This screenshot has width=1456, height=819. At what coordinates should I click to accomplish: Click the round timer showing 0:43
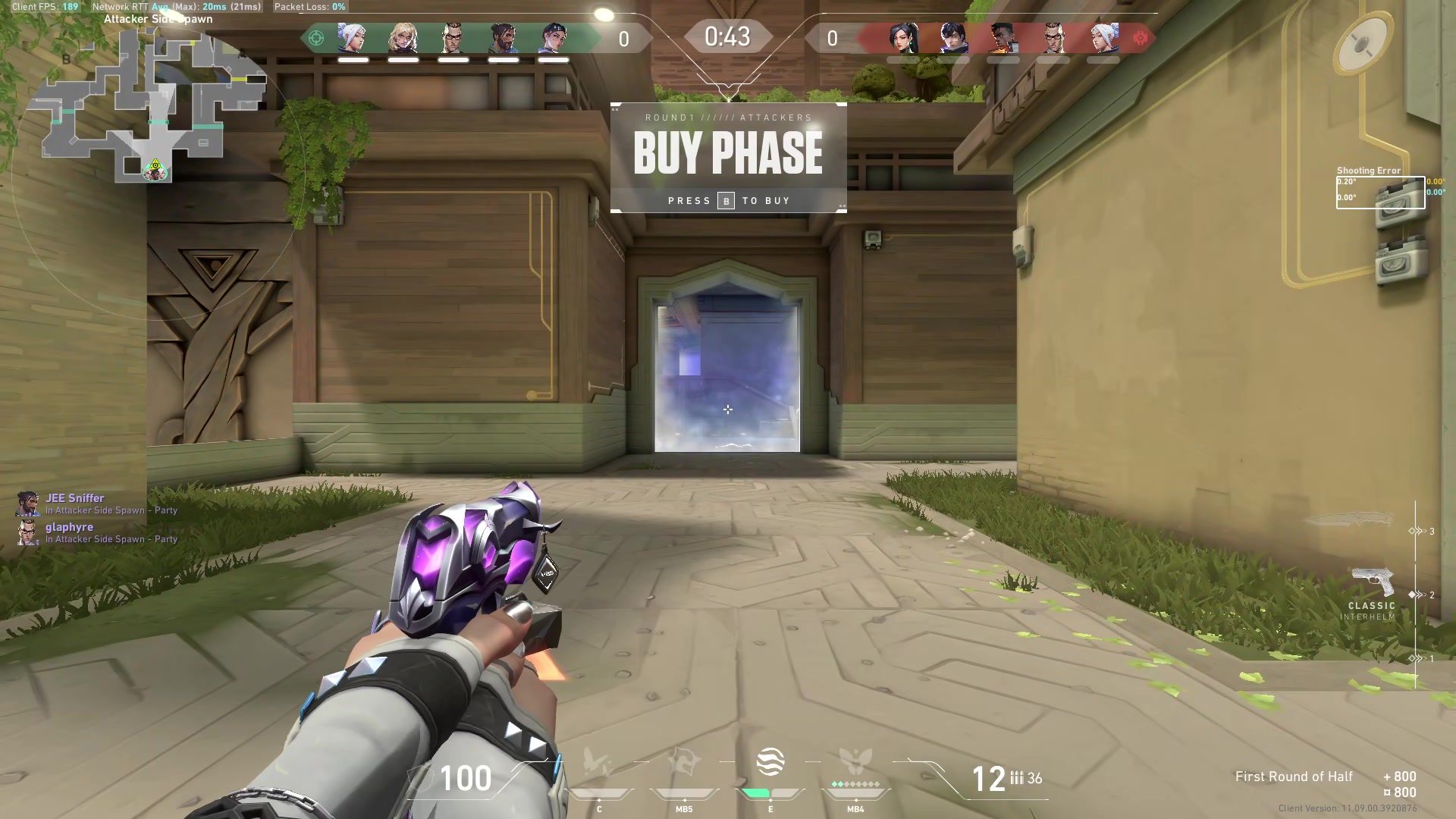[727, 35]
